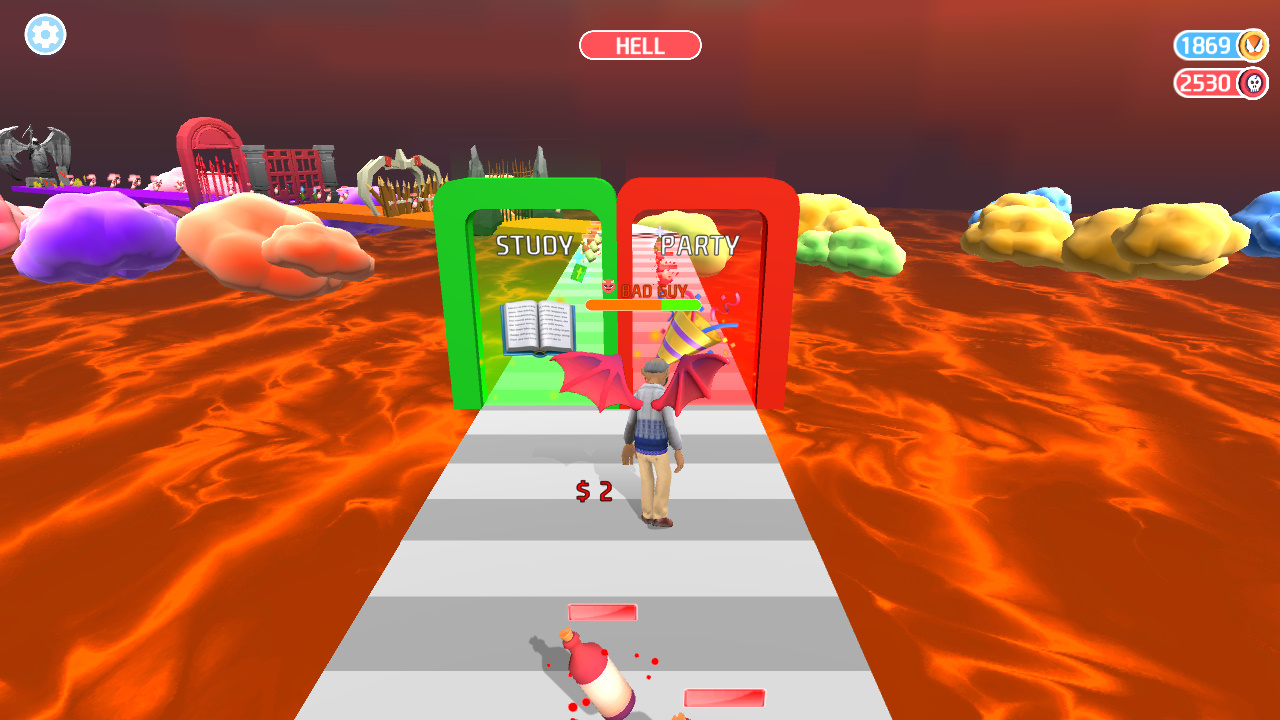Screen dimensions: 1280x720
Task: Open the game settings gear
Action: coord(44,35)
